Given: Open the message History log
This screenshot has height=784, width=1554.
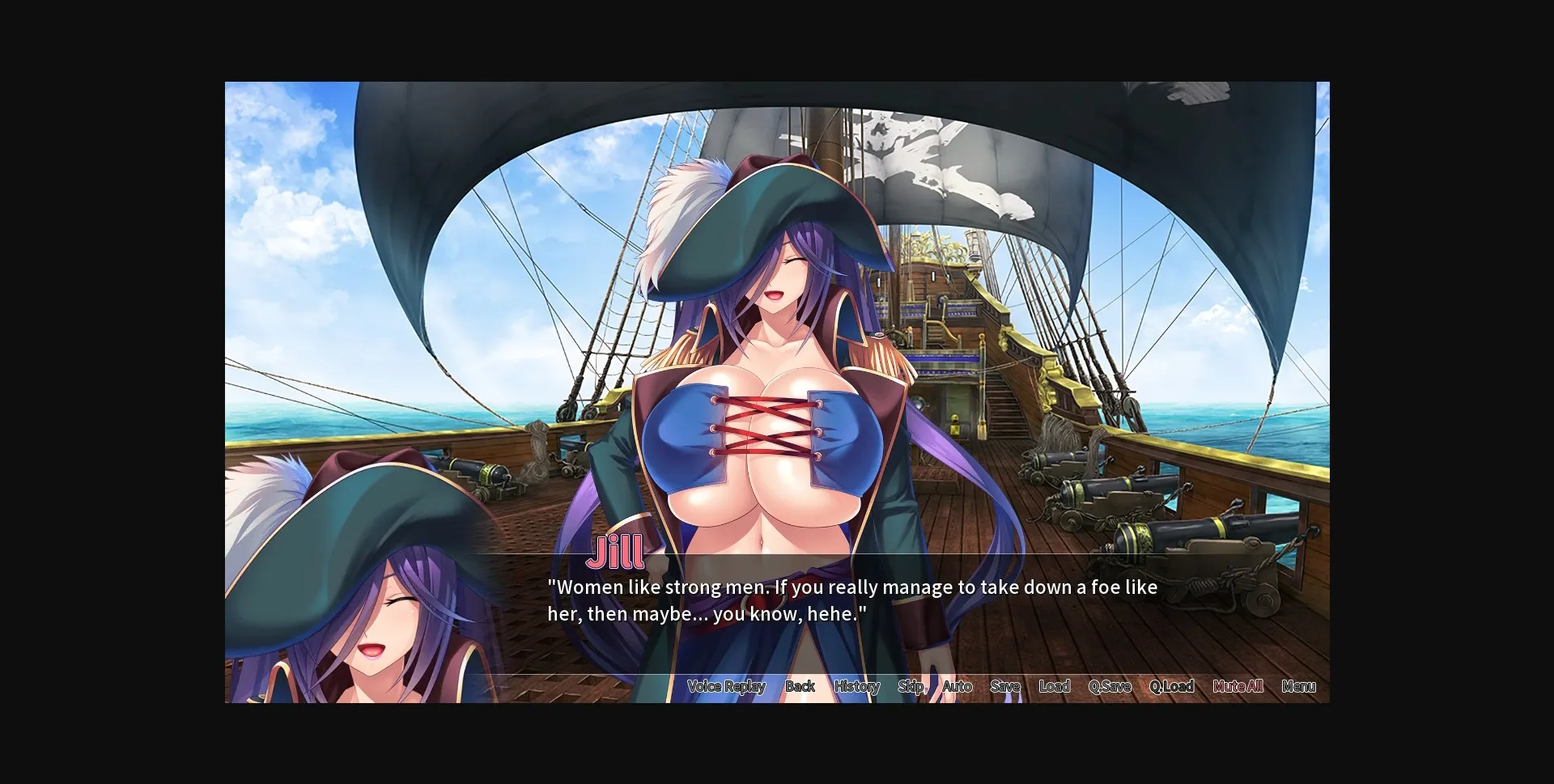Looking at the screenshot, I should 856,686.
